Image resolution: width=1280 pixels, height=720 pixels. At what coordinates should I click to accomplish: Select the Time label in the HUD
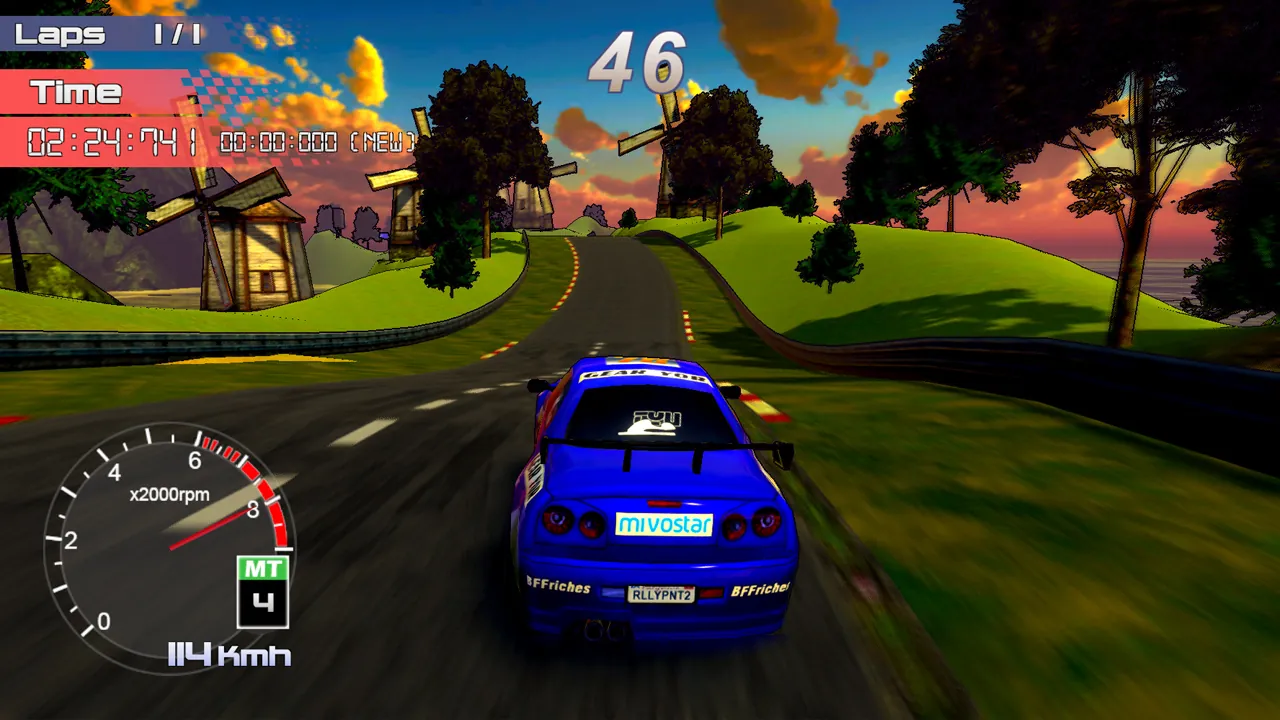pos(80,92)
